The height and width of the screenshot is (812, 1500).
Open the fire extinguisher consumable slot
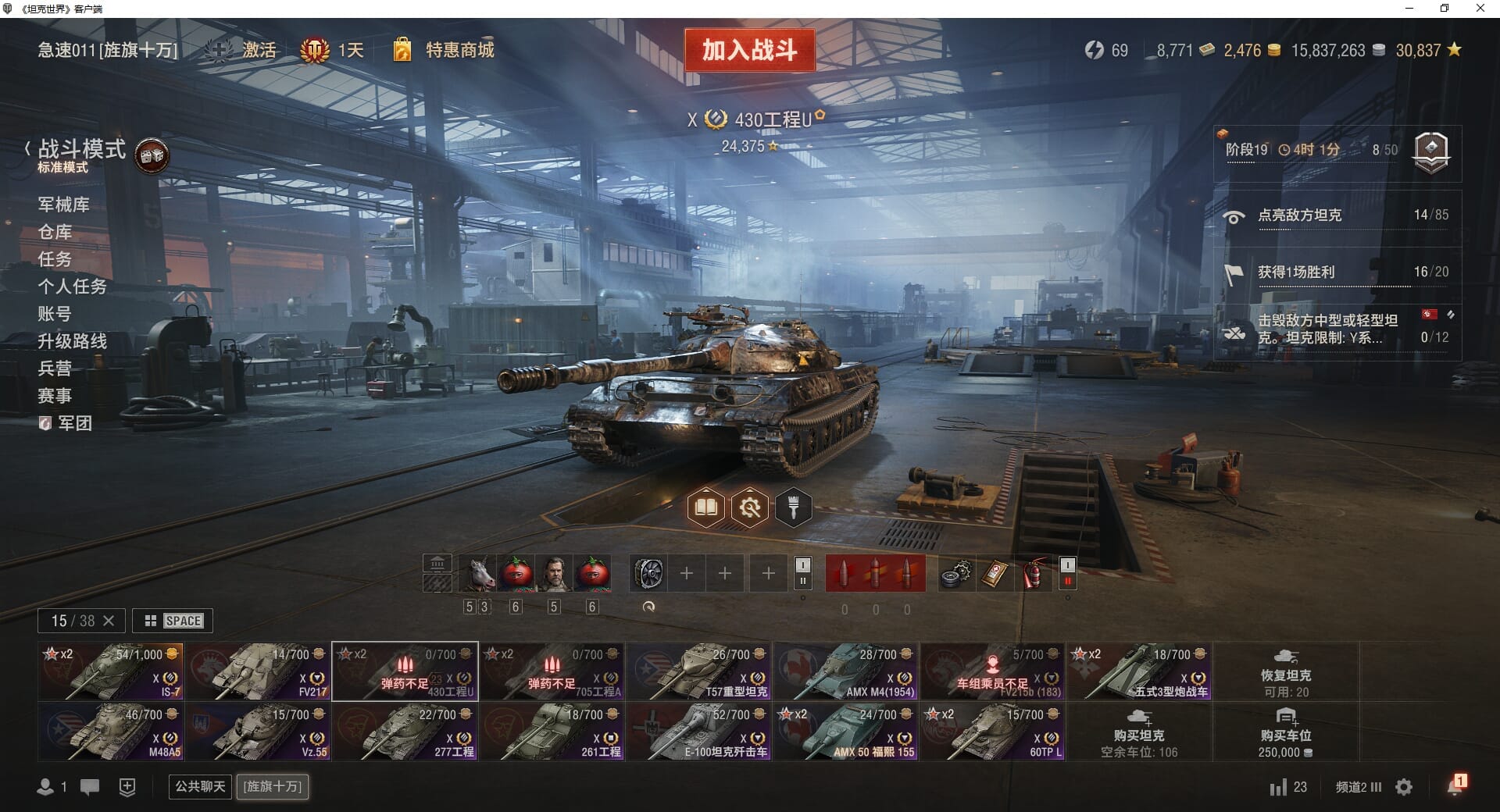click(x=1033, y=574)
